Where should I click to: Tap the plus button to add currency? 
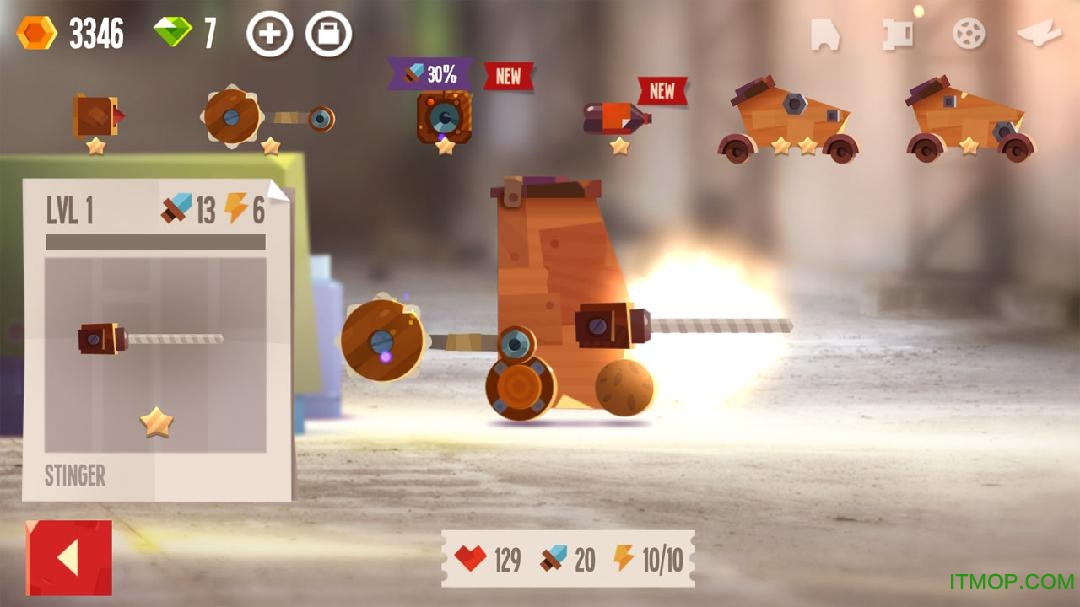tap(269, 34)
